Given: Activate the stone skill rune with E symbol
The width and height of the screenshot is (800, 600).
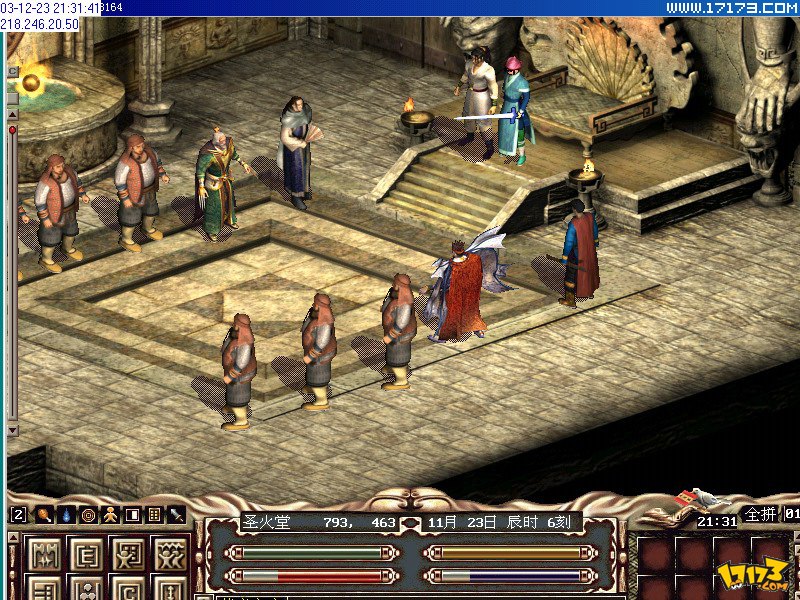Looking at the screenshot, I should [86, 552].
